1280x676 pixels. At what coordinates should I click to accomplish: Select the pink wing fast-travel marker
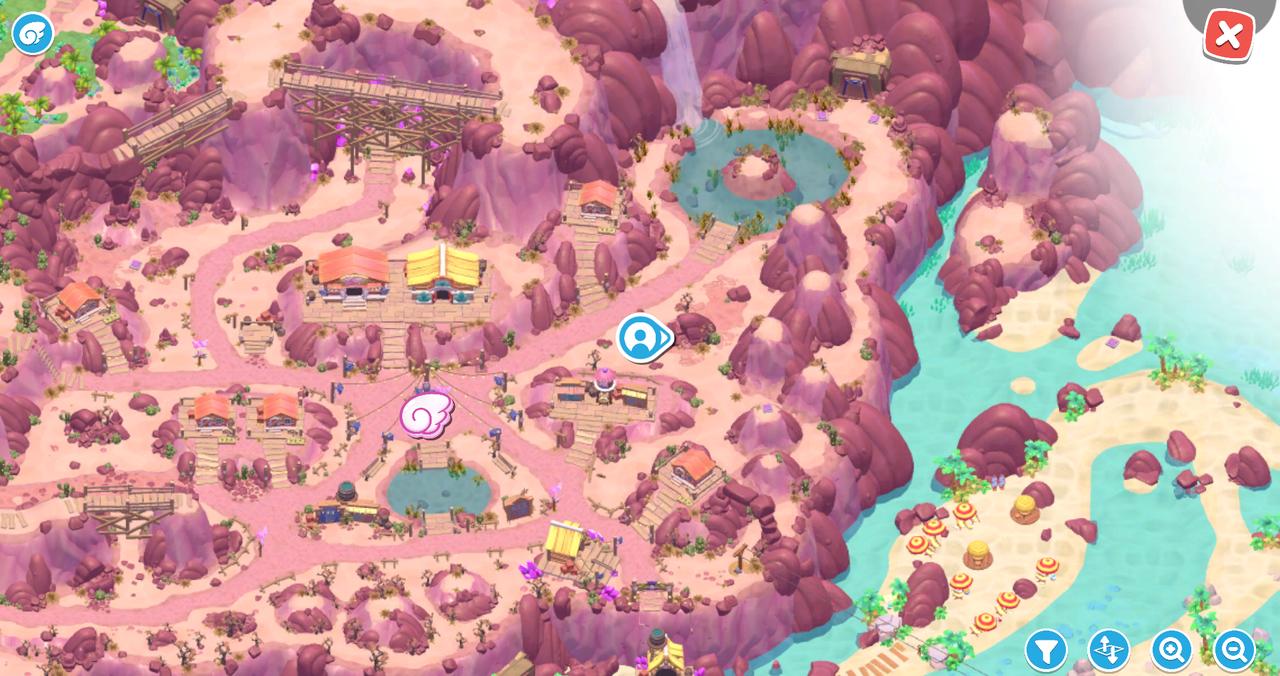click(x=427, y=414)
